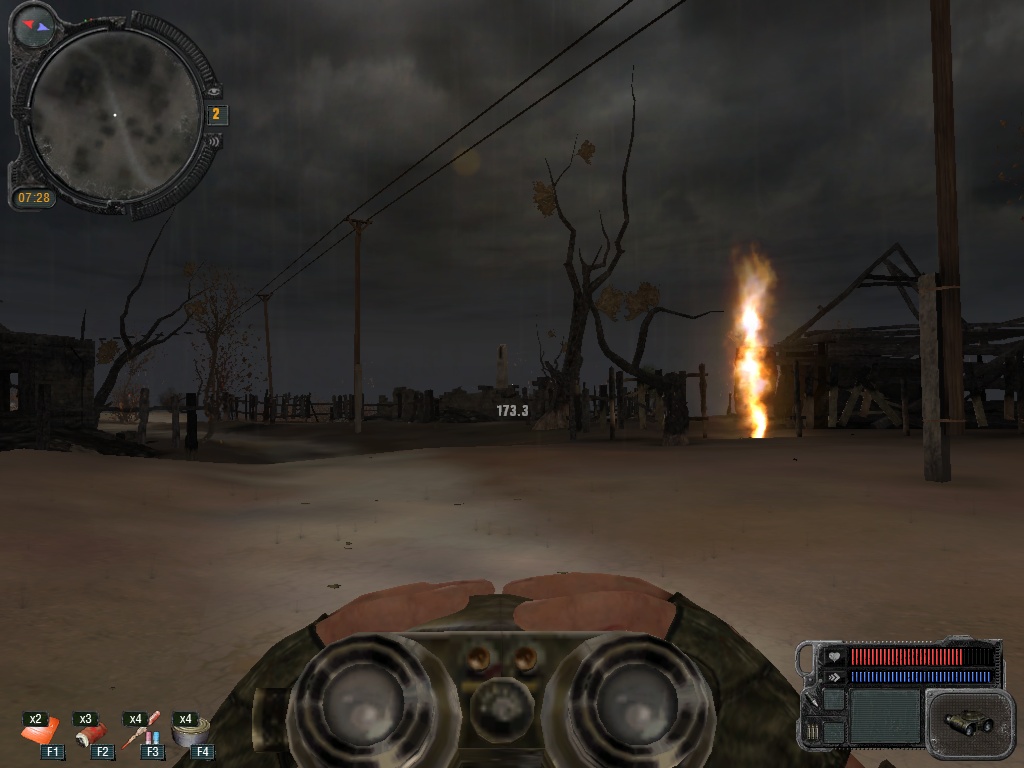This screenshot has height=768, width=1024.
Task: Click the circular minimap
Action: 113,115
